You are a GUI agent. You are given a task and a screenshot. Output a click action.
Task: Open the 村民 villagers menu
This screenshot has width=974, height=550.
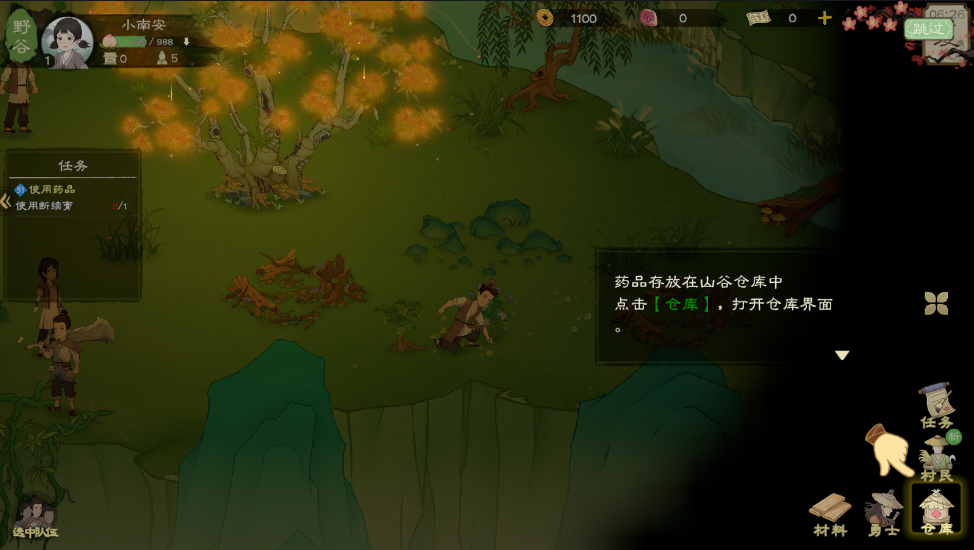(937, 459)
